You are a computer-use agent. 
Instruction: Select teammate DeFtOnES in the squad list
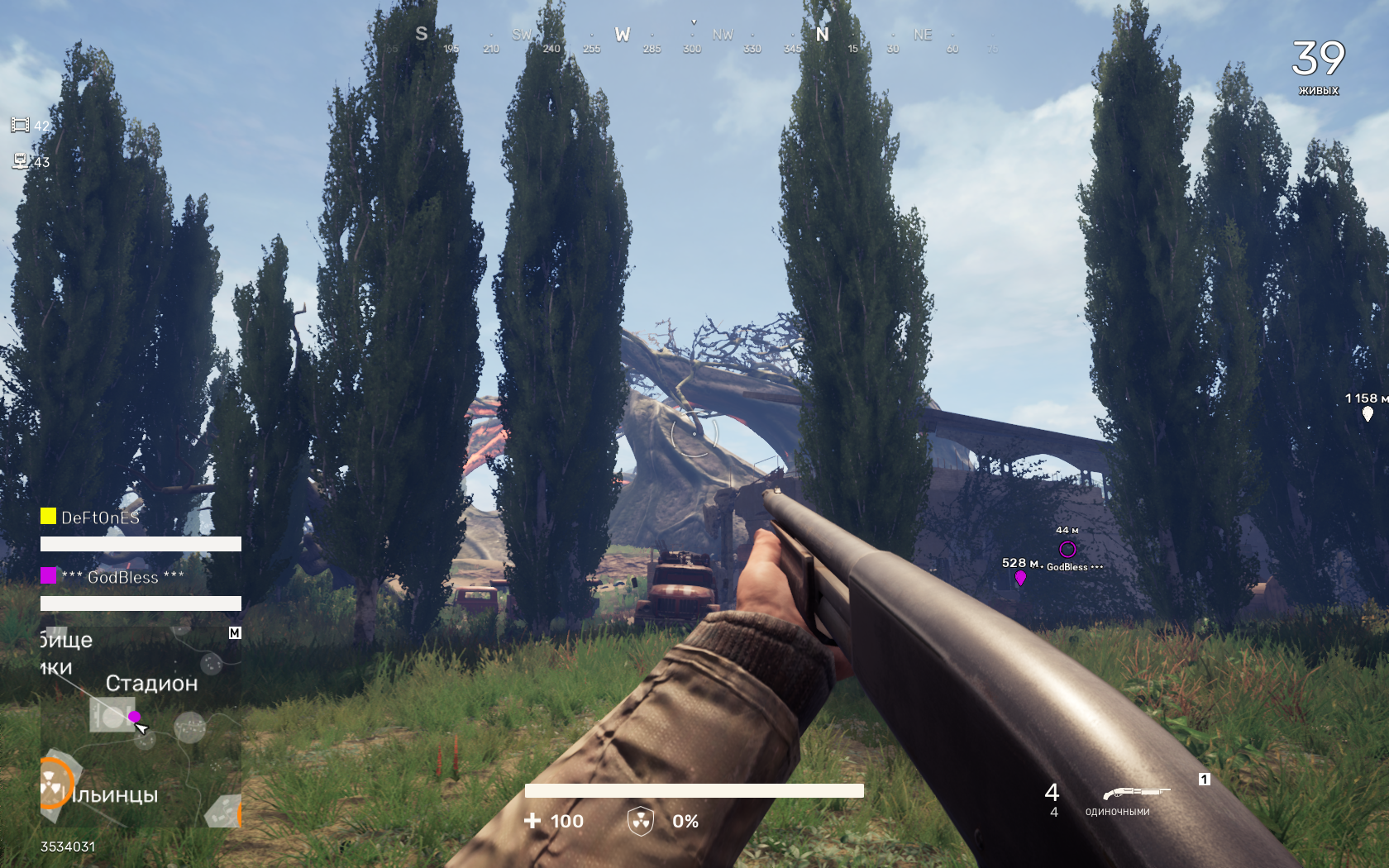(x=99, y=517)
